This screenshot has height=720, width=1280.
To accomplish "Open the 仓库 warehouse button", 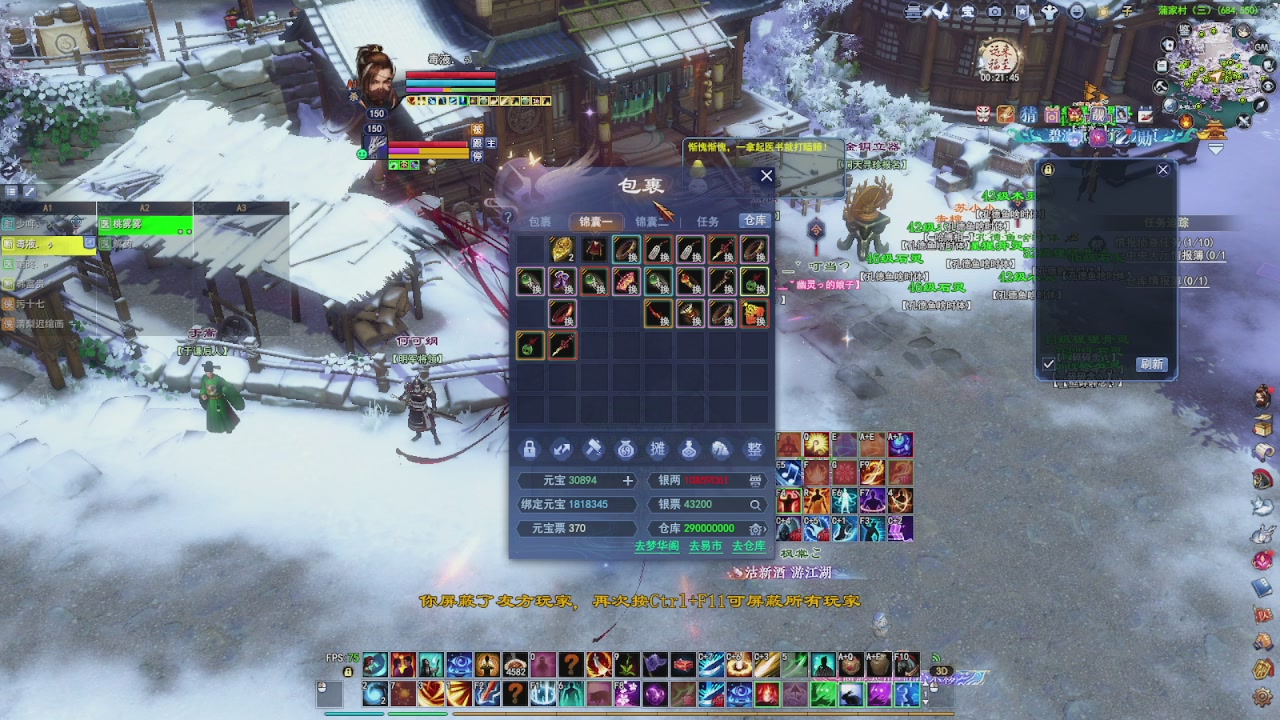I will click(x=754, y=220).
